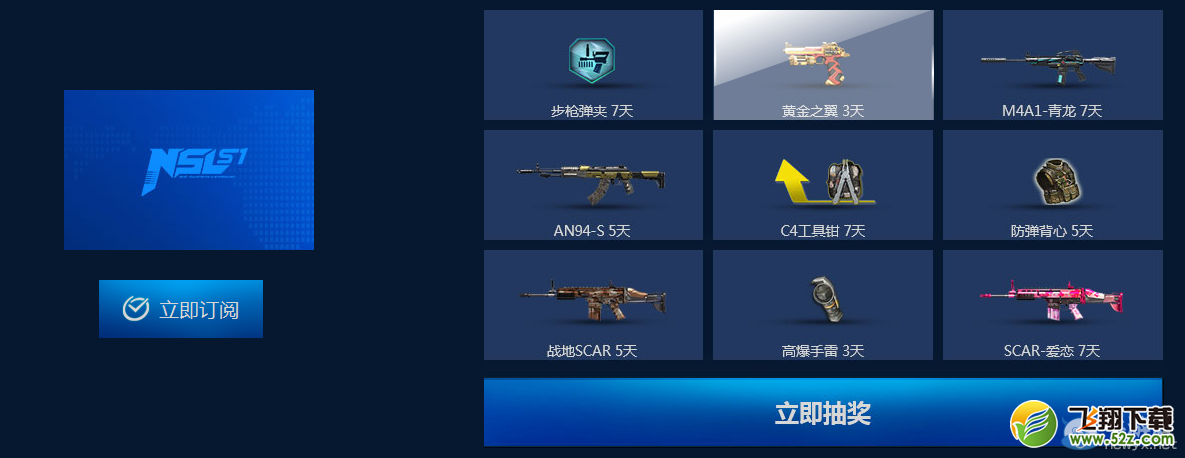Screen dimensions: 1185x458
Task: Pick the 高爆手雷 3天 grenade tile
Action: point(823,305)
